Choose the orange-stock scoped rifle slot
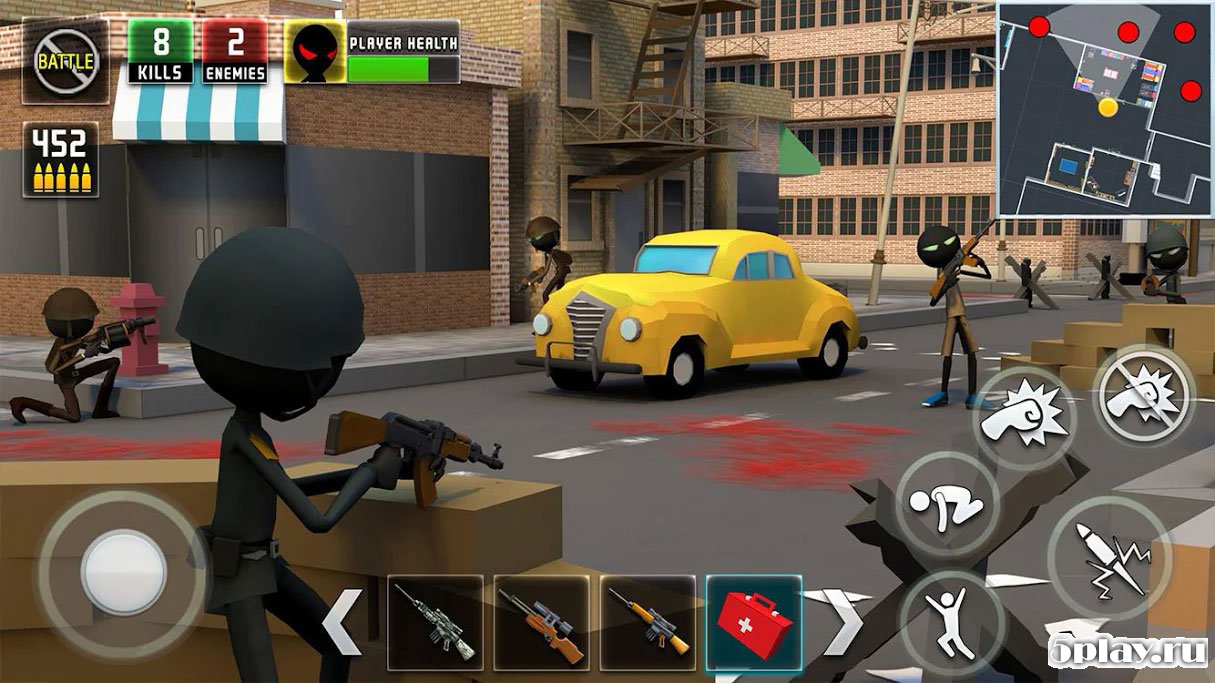Screen dimensions: 1215x683 click(648, 621)
